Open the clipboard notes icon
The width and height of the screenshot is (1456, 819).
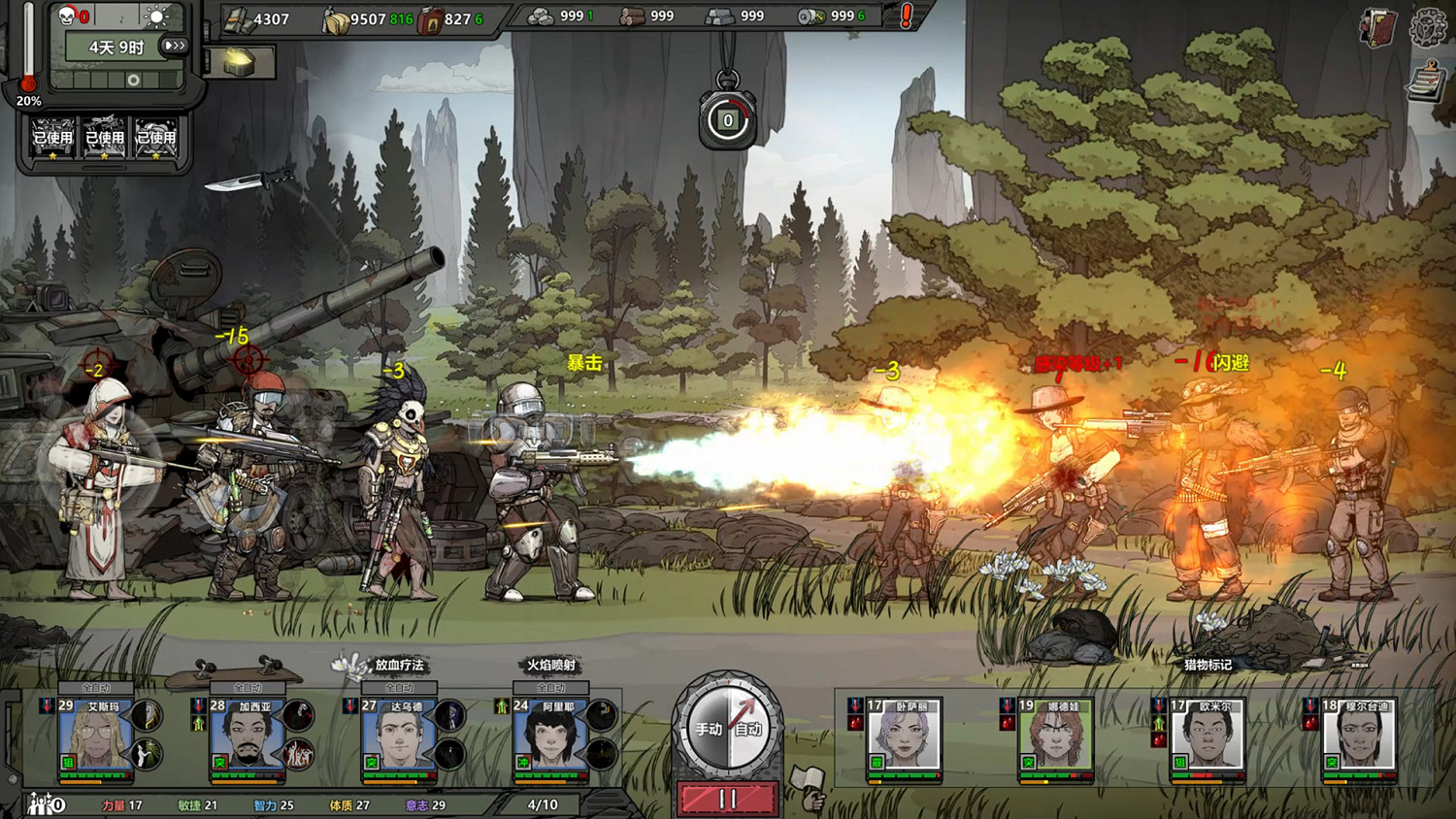coord(1425,82)
